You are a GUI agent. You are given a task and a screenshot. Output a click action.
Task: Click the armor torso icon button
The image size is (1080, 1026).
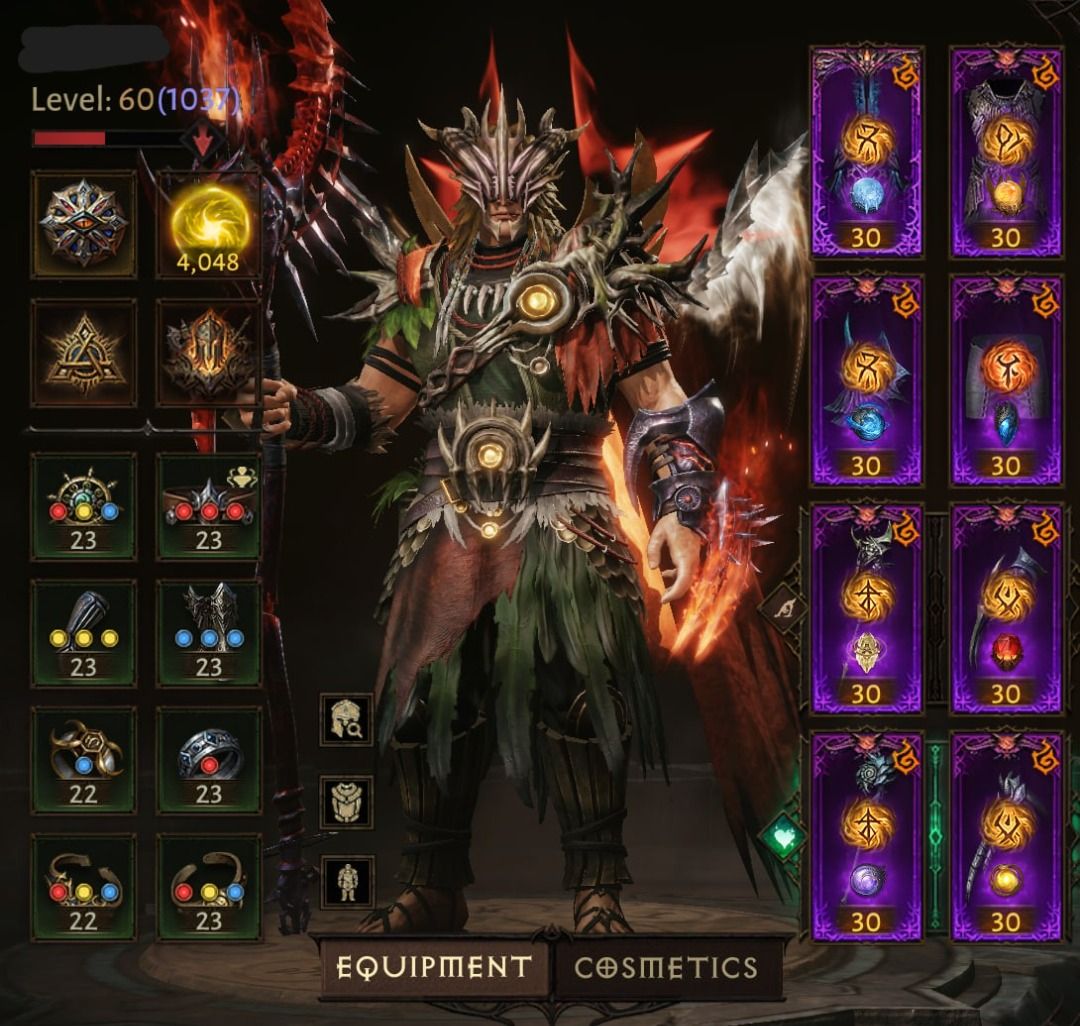[x=346, y=801]
